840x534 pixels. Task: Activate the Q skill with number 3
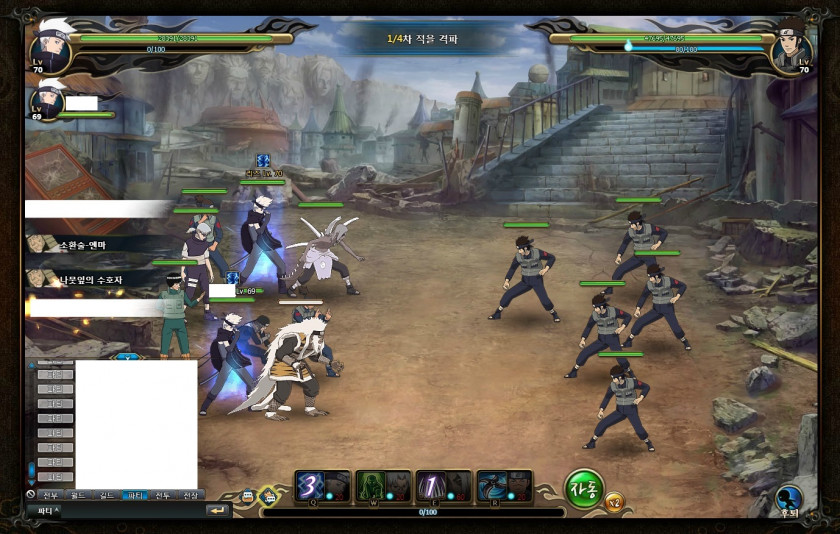click(x=309, y=485)
